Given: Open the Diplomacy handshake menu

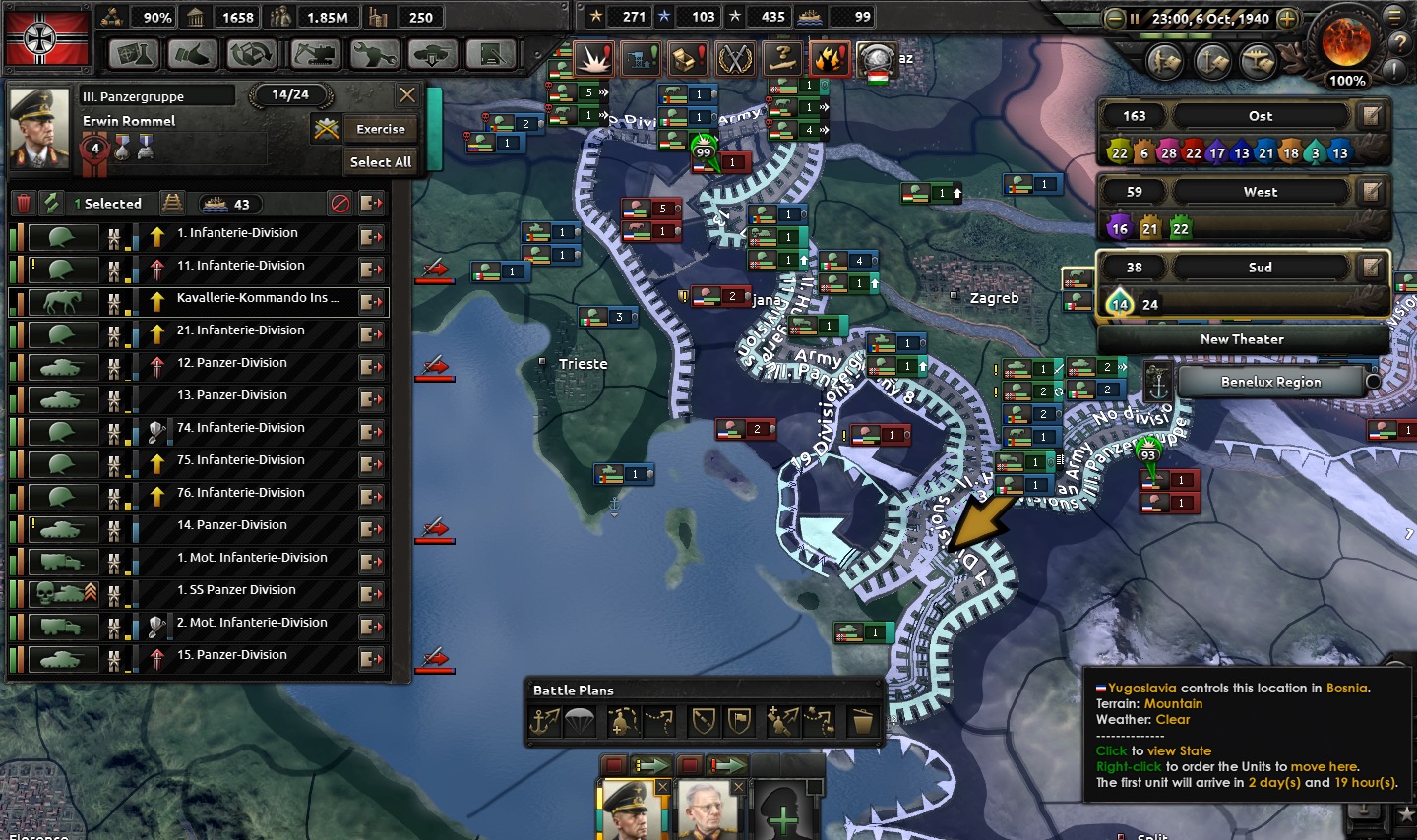Looking at the screenshot, I should [192, 54].
